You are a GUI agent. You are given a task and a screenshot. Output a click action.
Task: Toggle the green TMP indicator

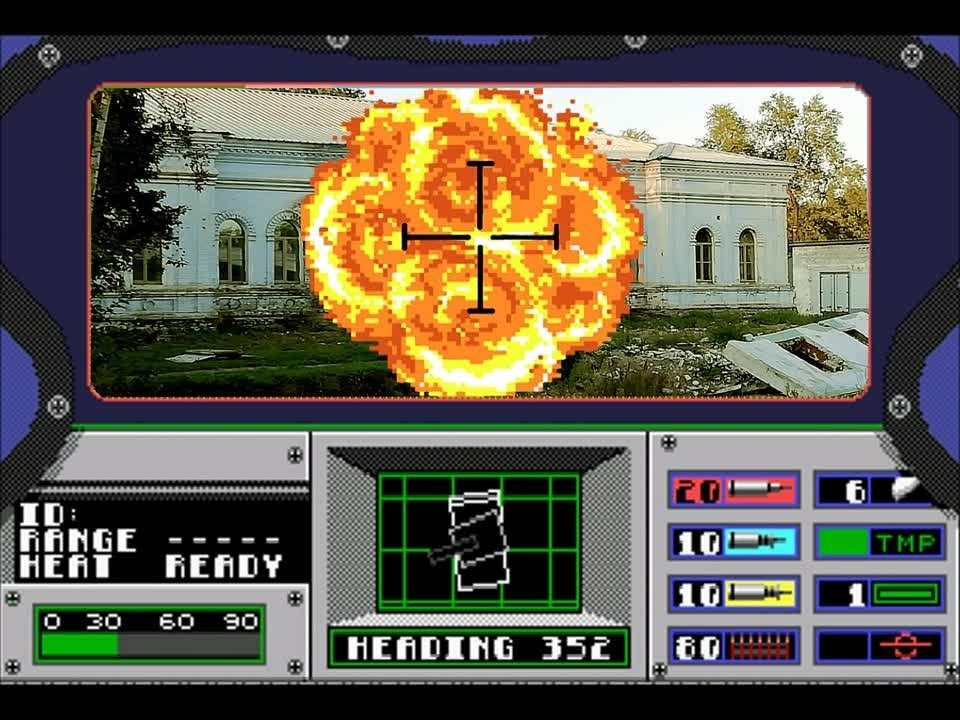pos(880,542)
